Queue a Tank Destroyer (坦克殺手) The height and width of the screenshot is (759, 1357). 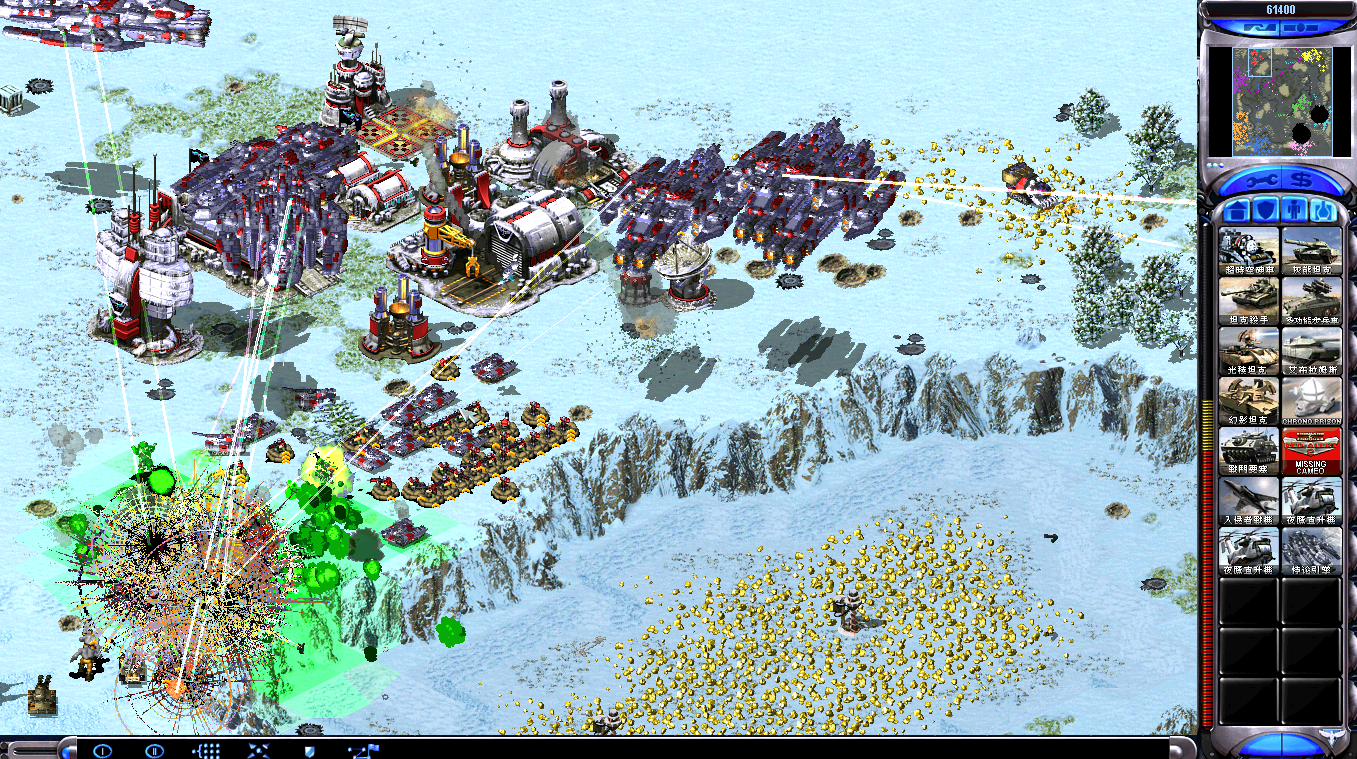pyautogui.click(x=1249, y=301)
